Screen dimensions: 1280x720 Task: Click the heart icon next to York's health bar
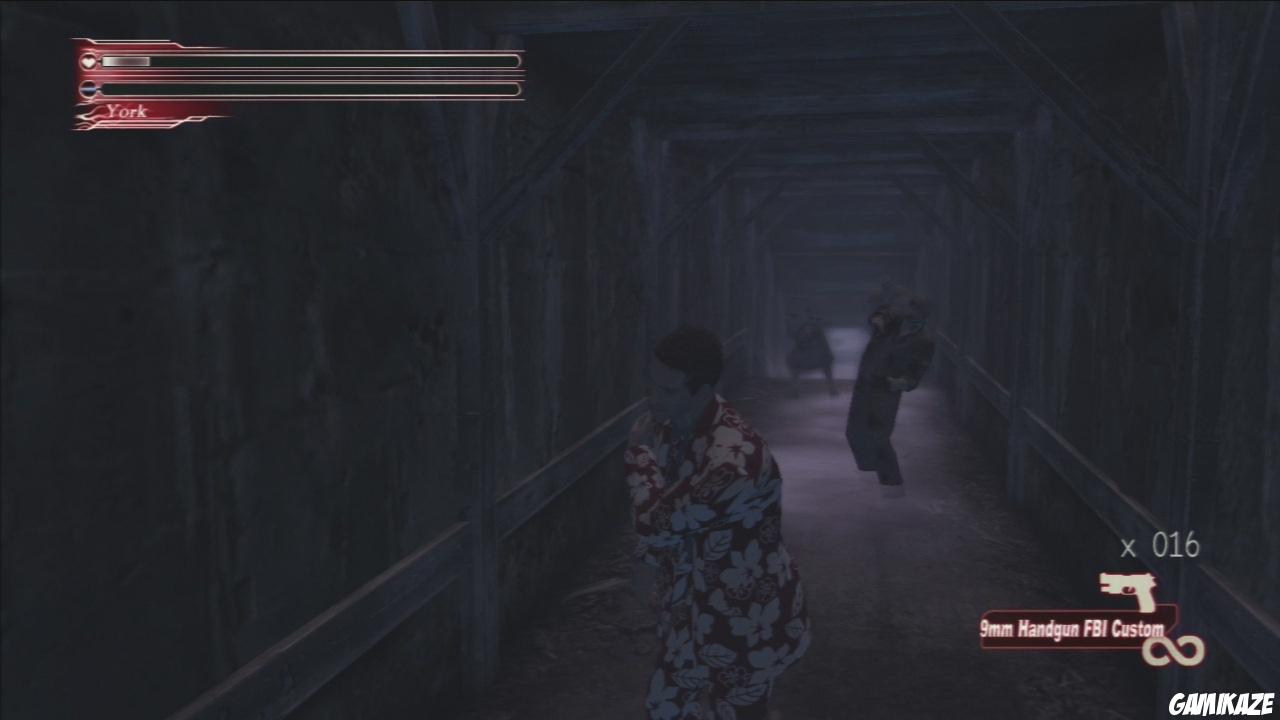[87, 62]
